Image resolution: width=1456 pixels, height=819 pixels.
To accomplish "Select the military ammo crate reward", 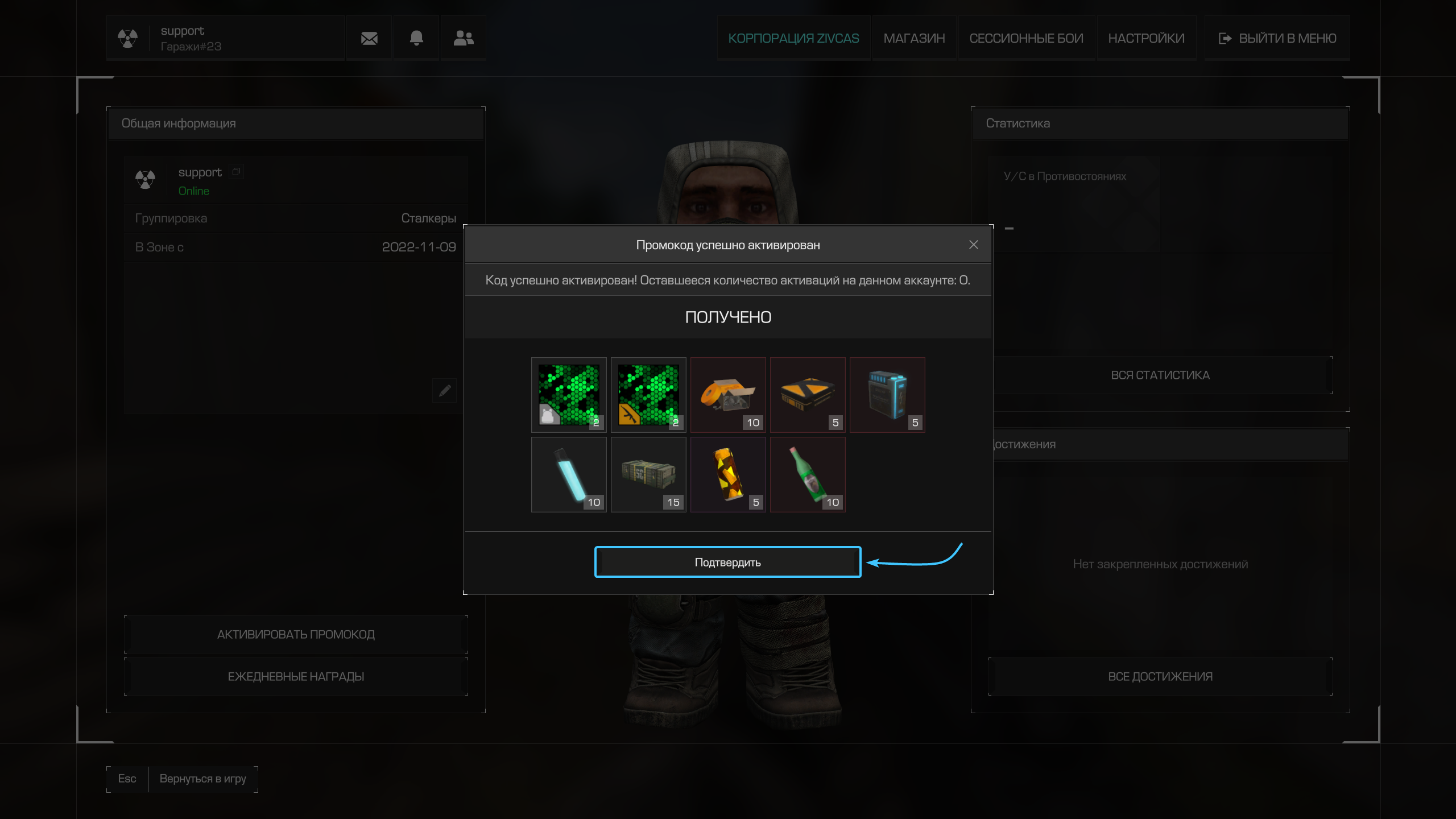I will [648, 474].
